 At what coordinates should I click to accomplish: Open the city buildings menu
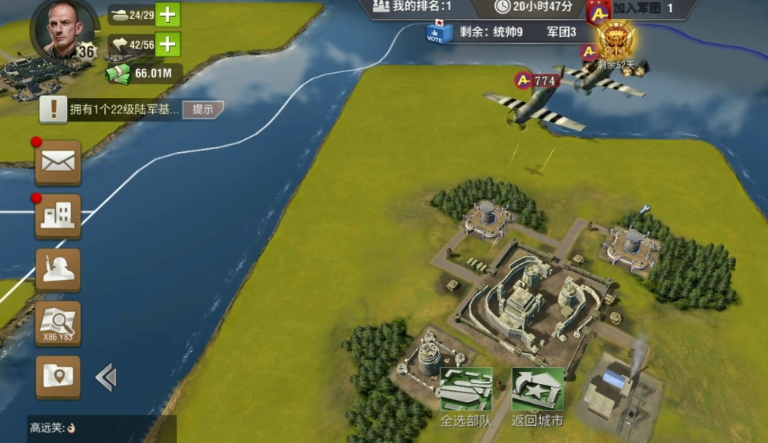click(x=58, y=216)
